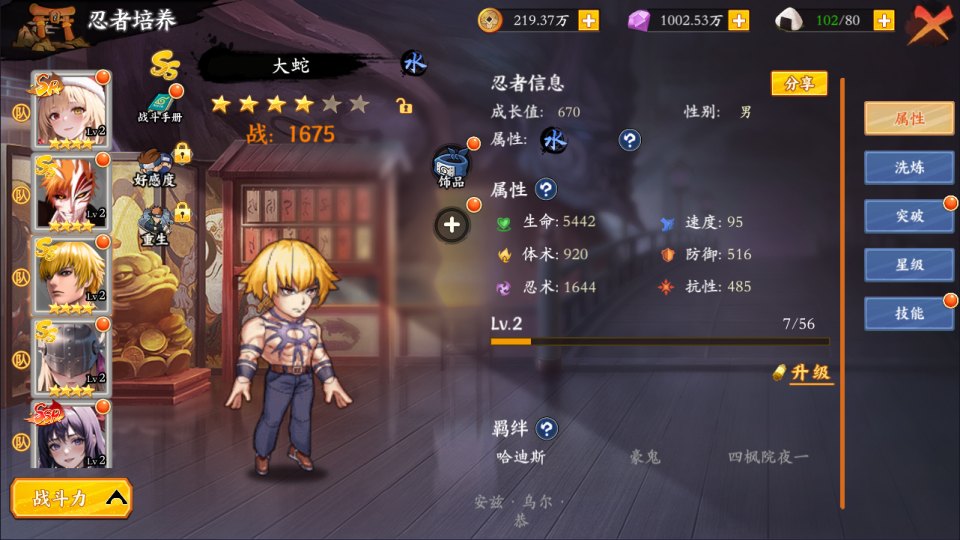
Task: Open the 突破 breakthrough tab
Action: [908, 215]
